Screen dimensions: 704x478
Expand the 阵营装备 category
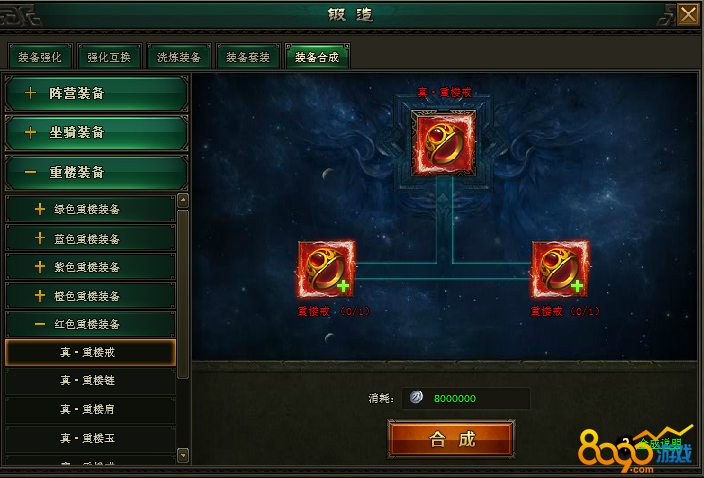pyautogui.click(x=96, y=94)
